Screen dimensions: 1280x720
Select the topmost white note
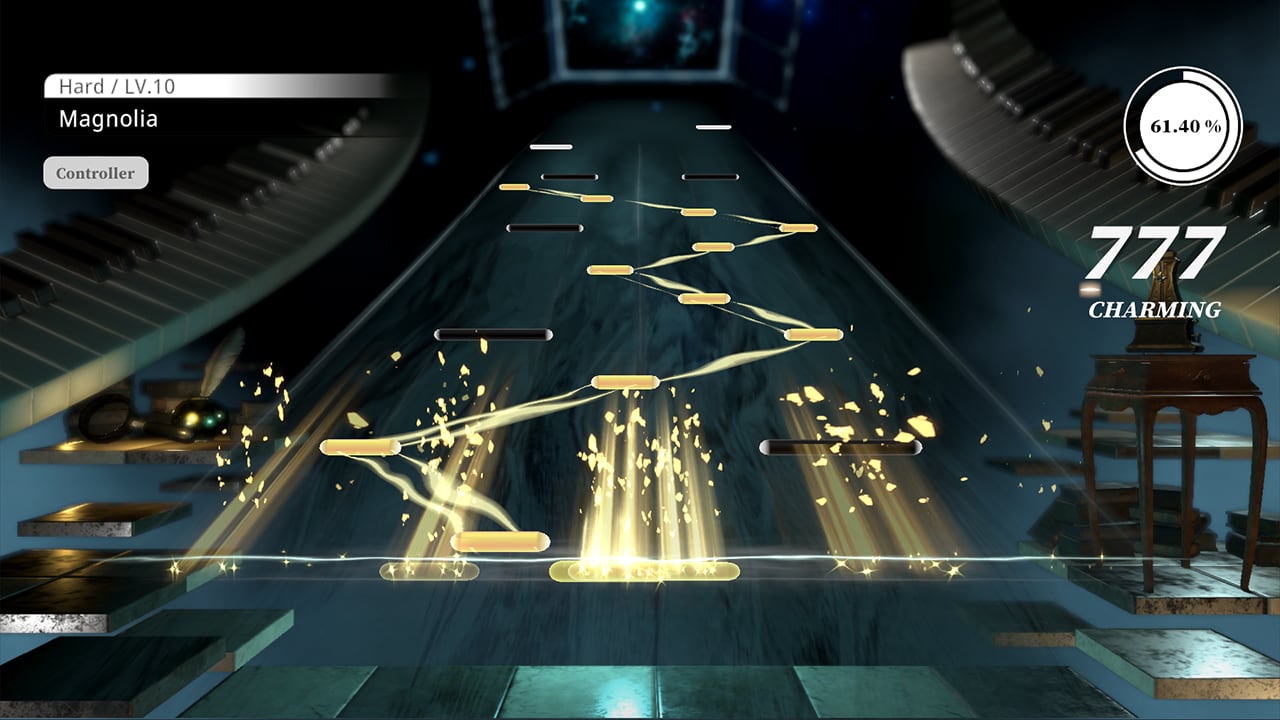pos(714,128)
